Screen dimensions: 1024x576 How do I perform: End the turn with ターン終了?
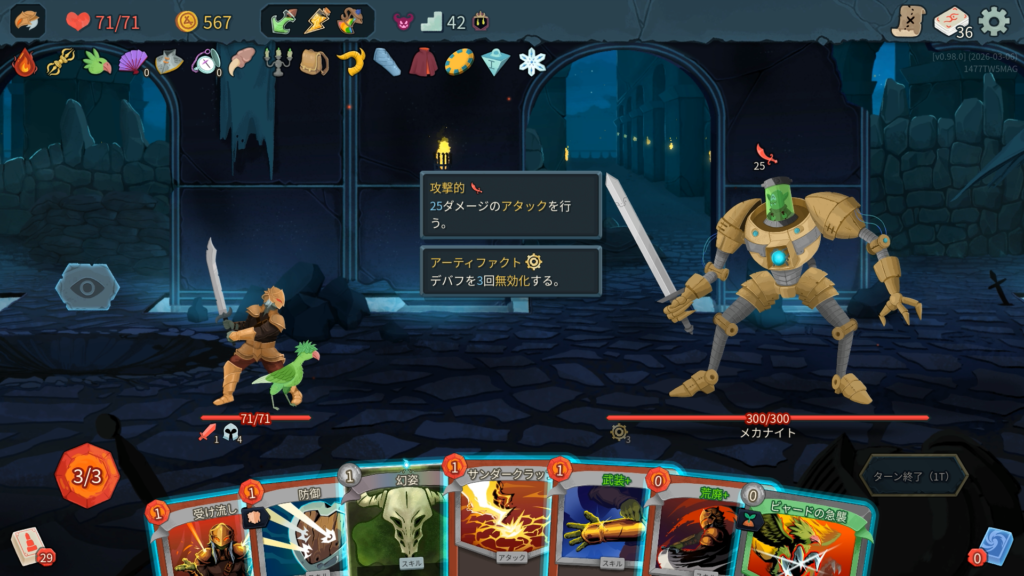pos(912,476)
